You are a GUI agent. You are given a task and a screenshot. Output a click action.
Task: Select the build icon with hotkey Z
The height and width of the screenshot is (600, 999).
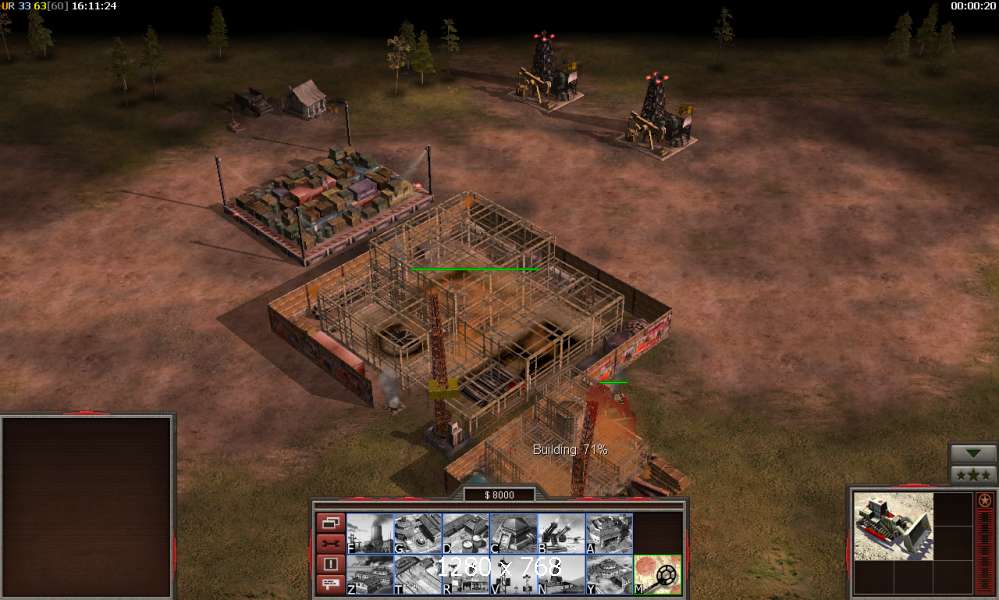(x=369, y=575)
